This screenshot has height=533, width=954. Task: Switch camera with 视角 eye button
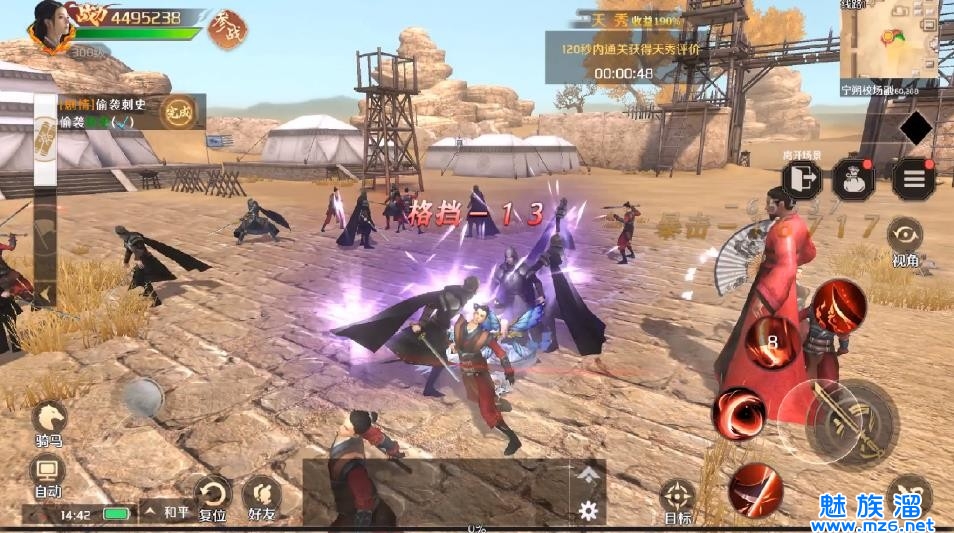point(905,238)
